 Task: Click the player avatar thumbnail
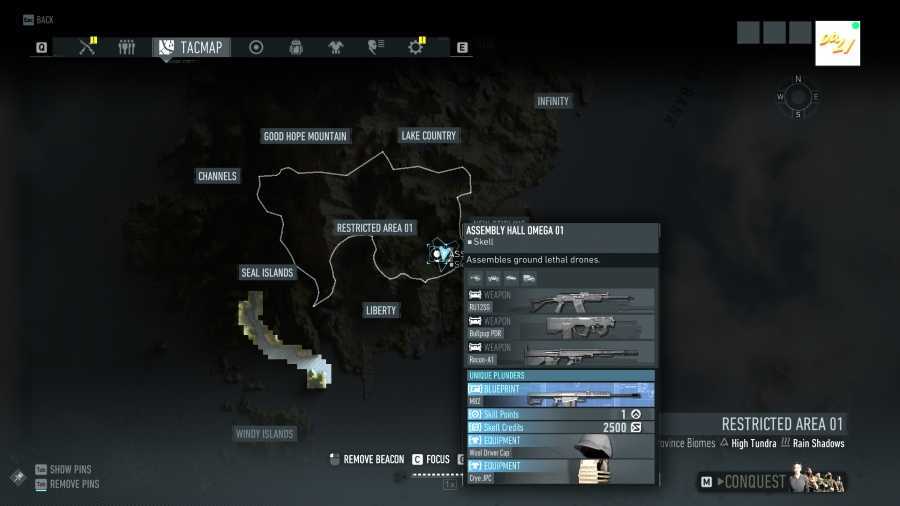(837, 43)
